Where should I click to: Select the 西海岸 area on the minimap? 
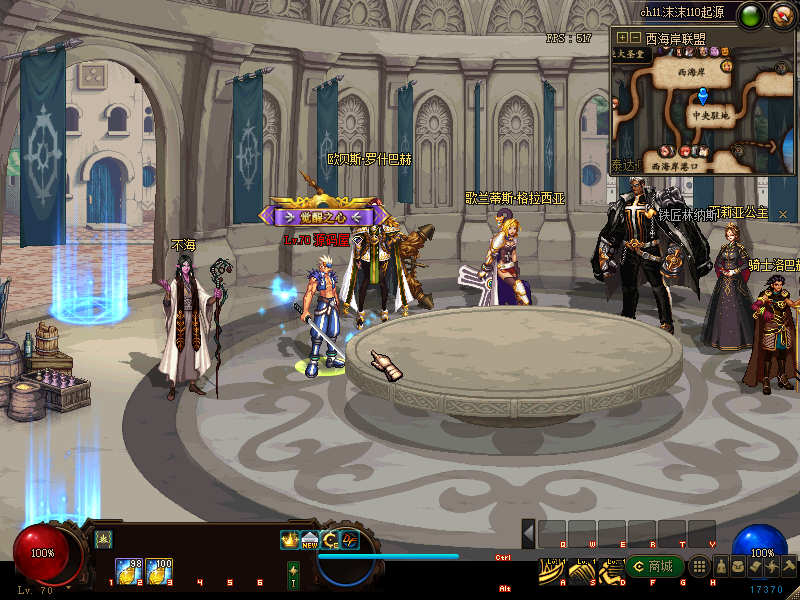pos(690,73)
